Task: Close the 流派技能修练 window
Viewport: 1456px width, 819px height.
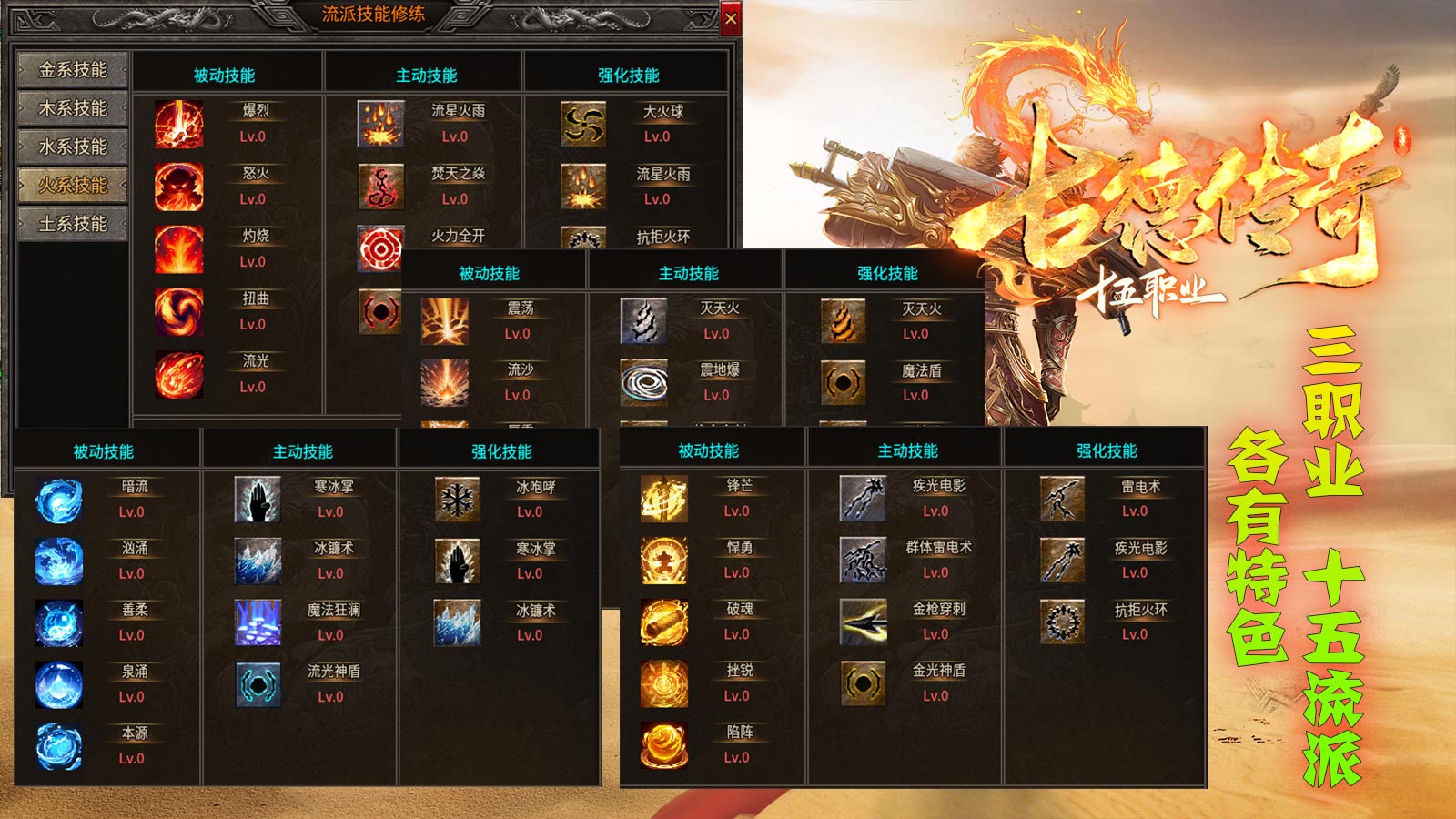Action: click(731, 18)
